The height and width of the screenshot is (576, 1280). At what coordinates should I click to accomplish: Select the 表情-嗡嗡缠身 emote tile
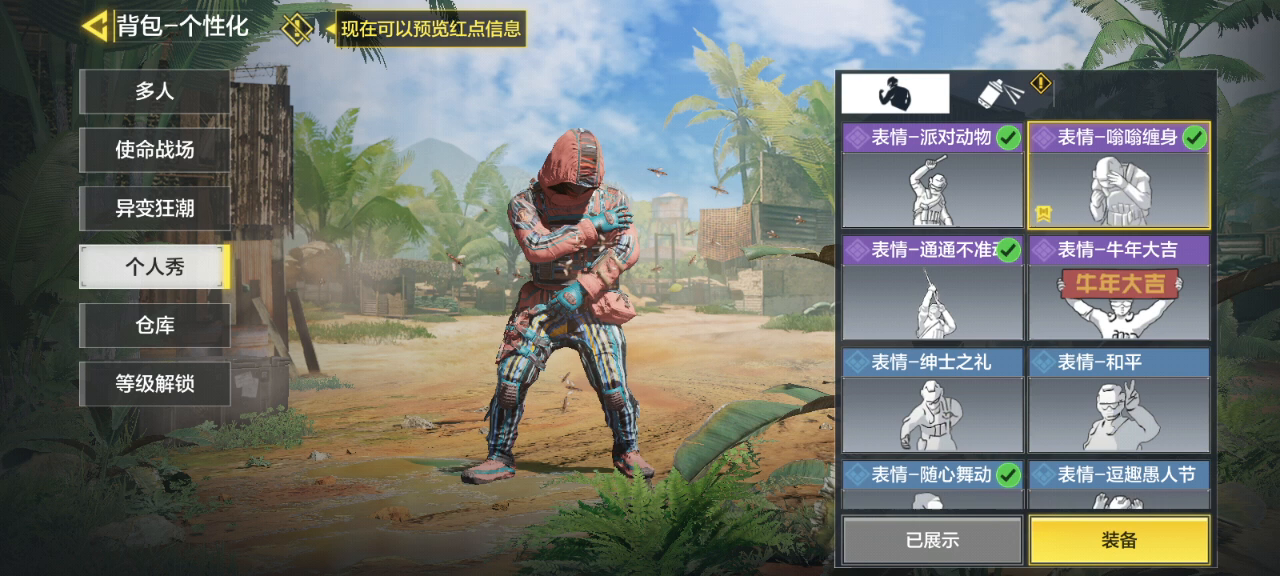(x=1119, y=176)
